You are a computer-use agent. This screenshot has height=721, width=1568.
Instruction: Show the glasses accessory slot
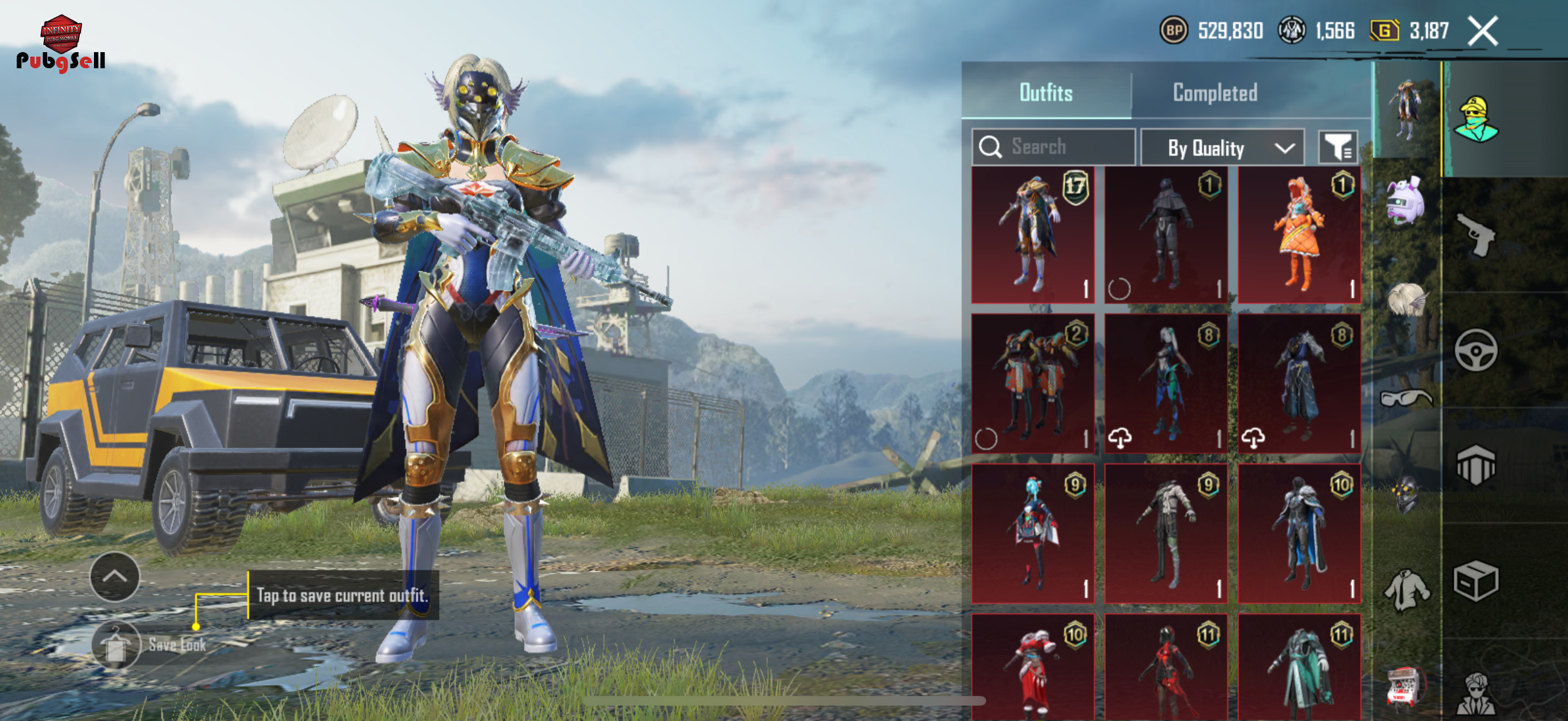pyautogui.click(x=1406, y=398)
